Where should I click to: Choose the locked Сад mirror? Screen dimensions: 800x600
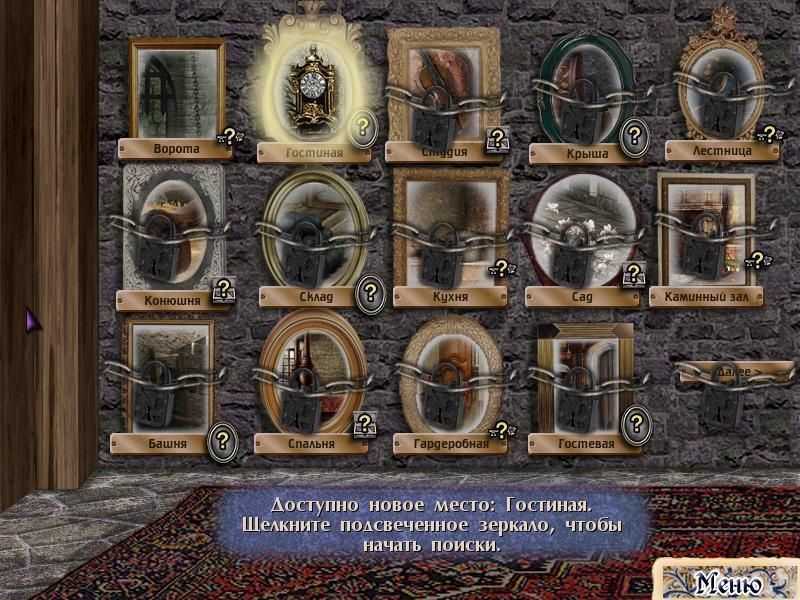580,230
